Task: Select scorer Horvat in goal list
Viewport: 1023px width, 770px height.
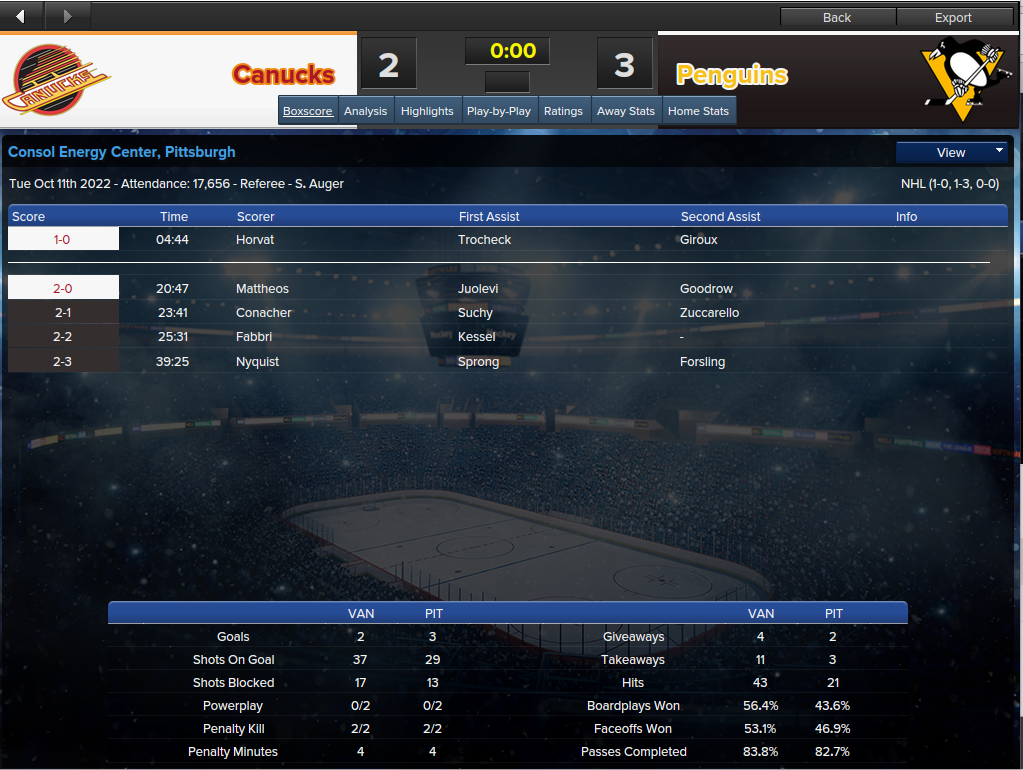Action: (255, 240)
